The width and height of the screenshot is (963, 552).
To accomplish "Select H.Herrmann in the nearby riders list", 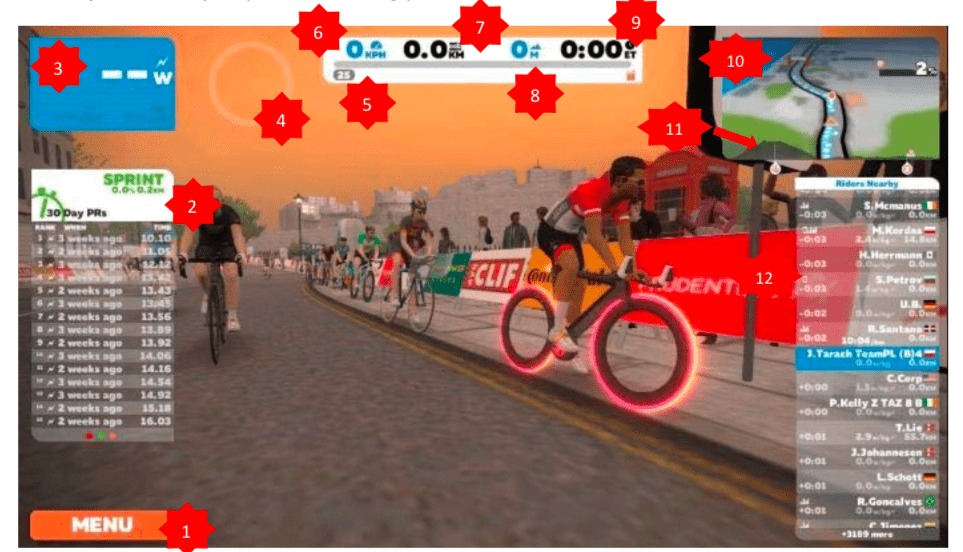I will (x=867, y=257).
